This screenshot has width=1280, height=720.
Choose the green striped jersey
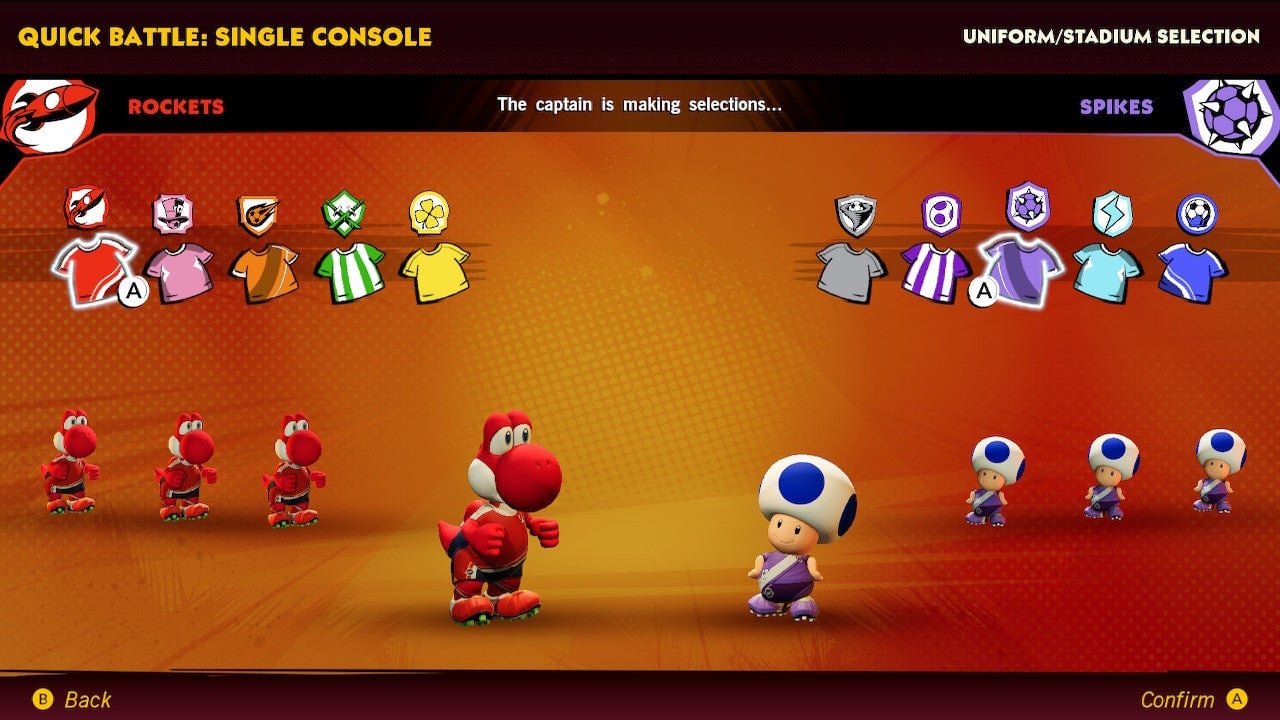click(x=348, y=270)
